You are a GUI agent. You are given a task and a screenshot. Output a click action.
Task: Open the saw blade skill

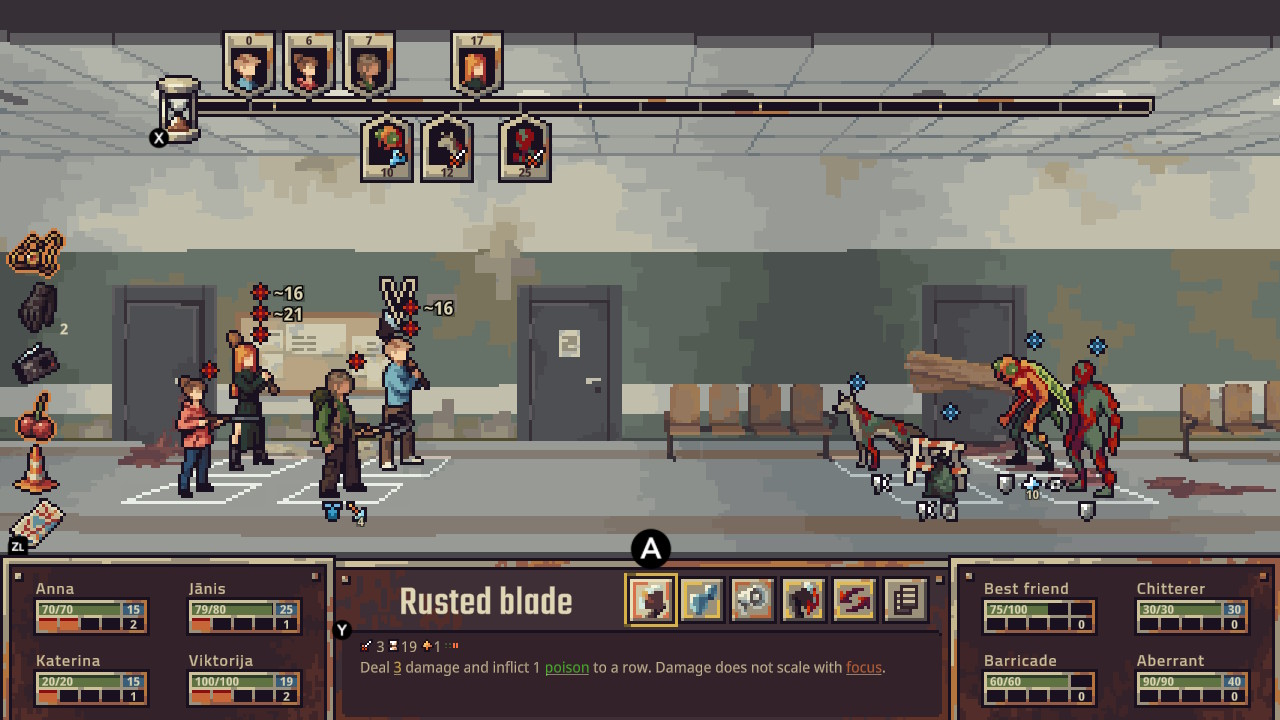coord(751,599)
